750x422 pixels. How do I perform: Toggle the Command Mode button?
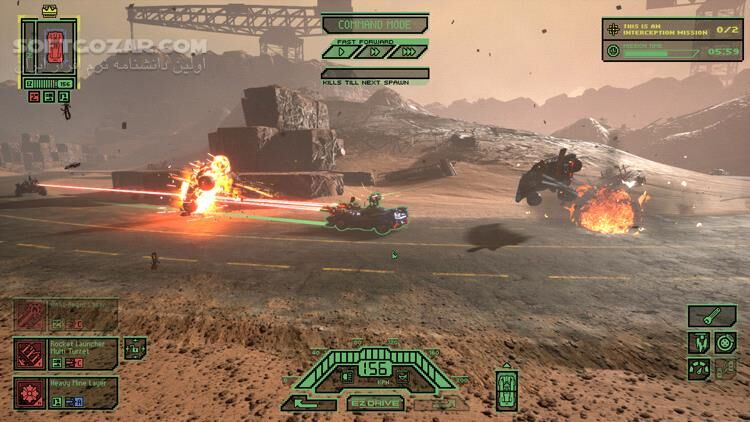(x=374, y=24)
